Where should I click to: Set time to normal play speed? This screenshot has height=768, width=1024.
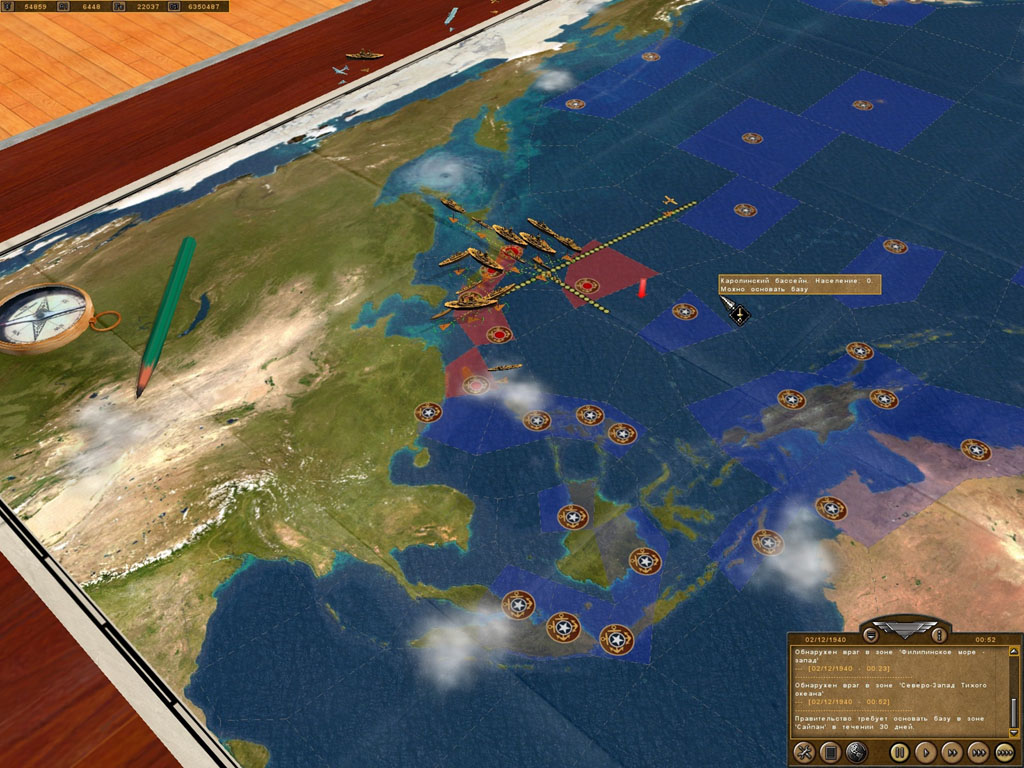pos(926,751)
